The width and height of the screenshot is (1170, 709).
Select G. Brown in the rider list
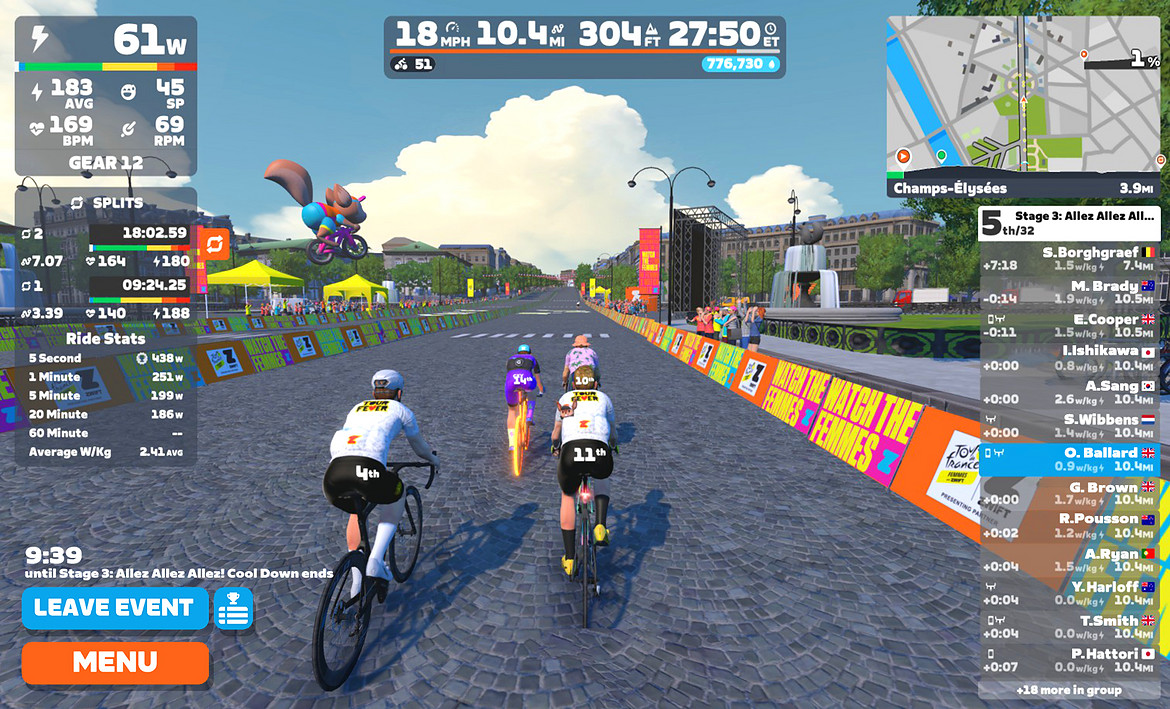tap(1069, 492)
